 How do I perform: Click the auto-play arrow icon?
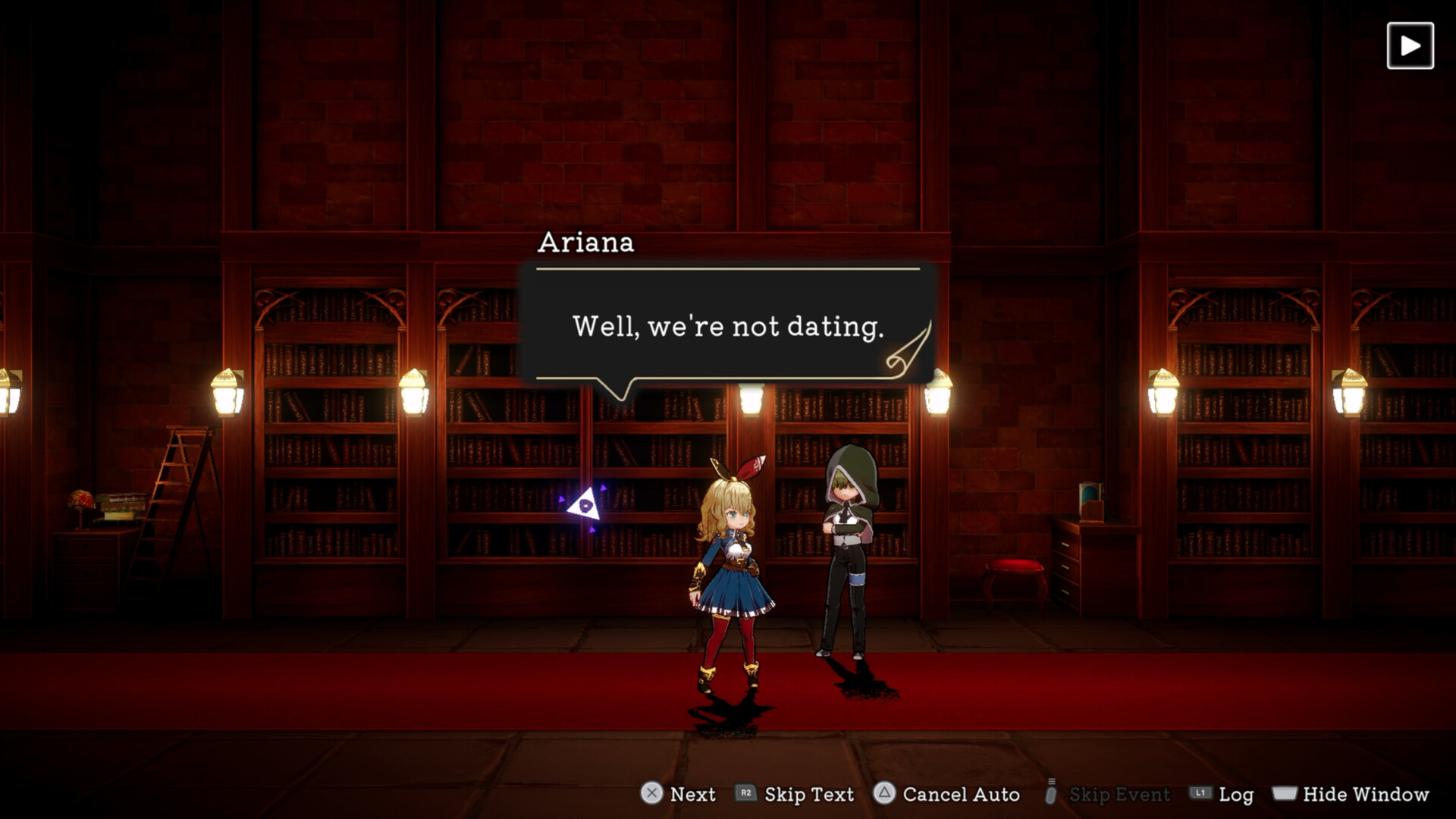click(x=1410, y=46)
